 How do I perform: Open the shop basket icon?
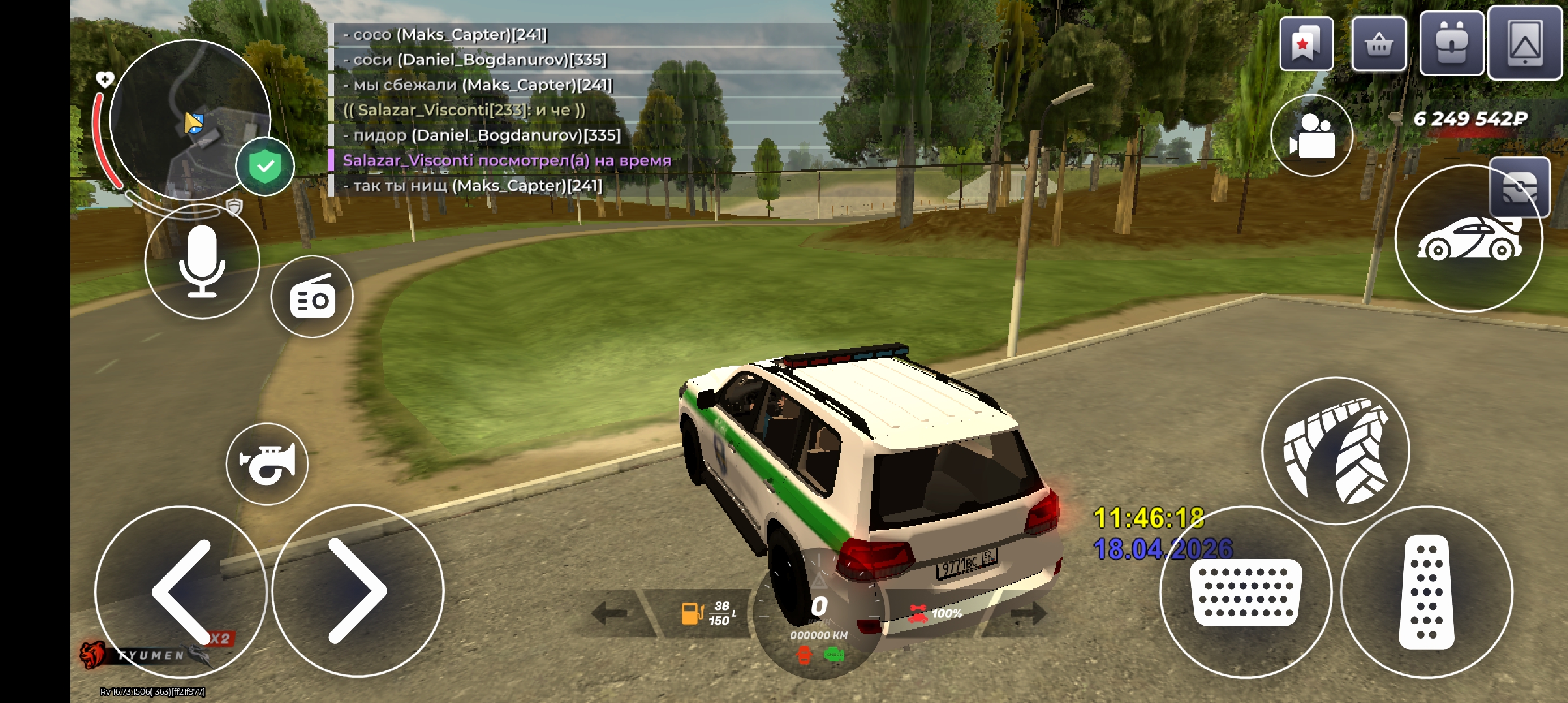pyautogui.click(x=1379, y=44)
